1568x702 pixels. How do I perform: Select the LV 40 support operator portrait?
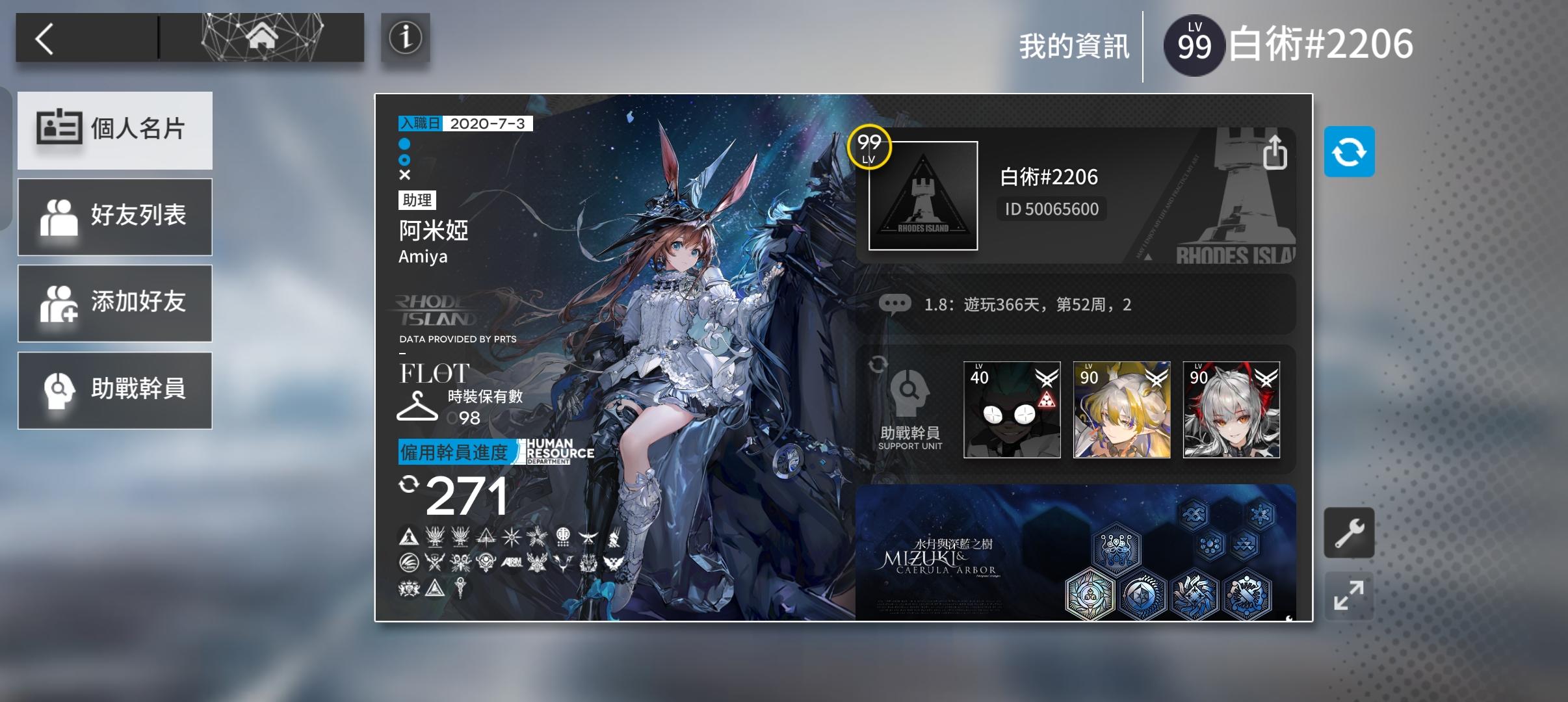coord(1012,409)
